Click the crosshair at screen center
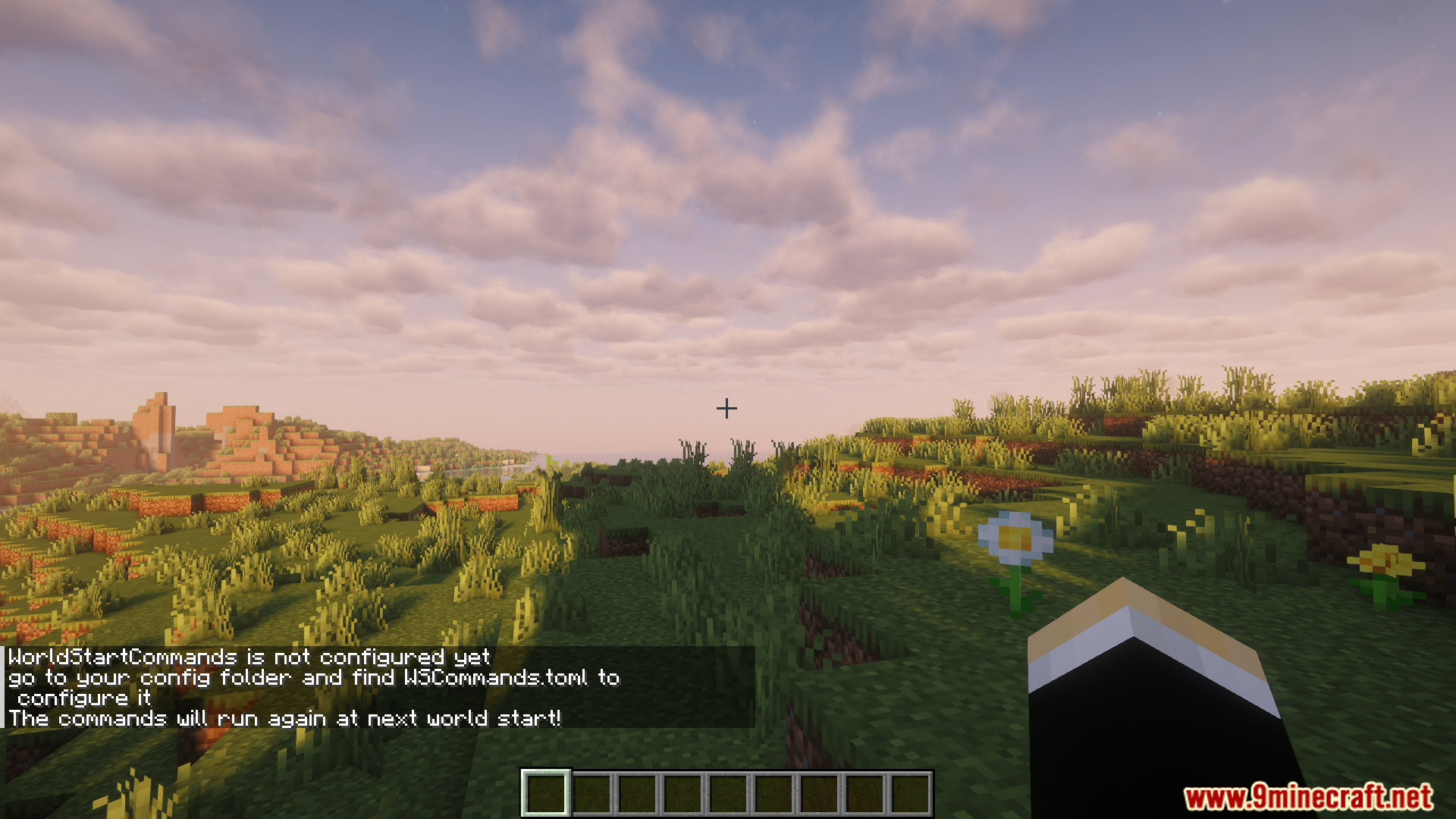The height and width of the screenshot is (819, 1456). pos(726,408)
